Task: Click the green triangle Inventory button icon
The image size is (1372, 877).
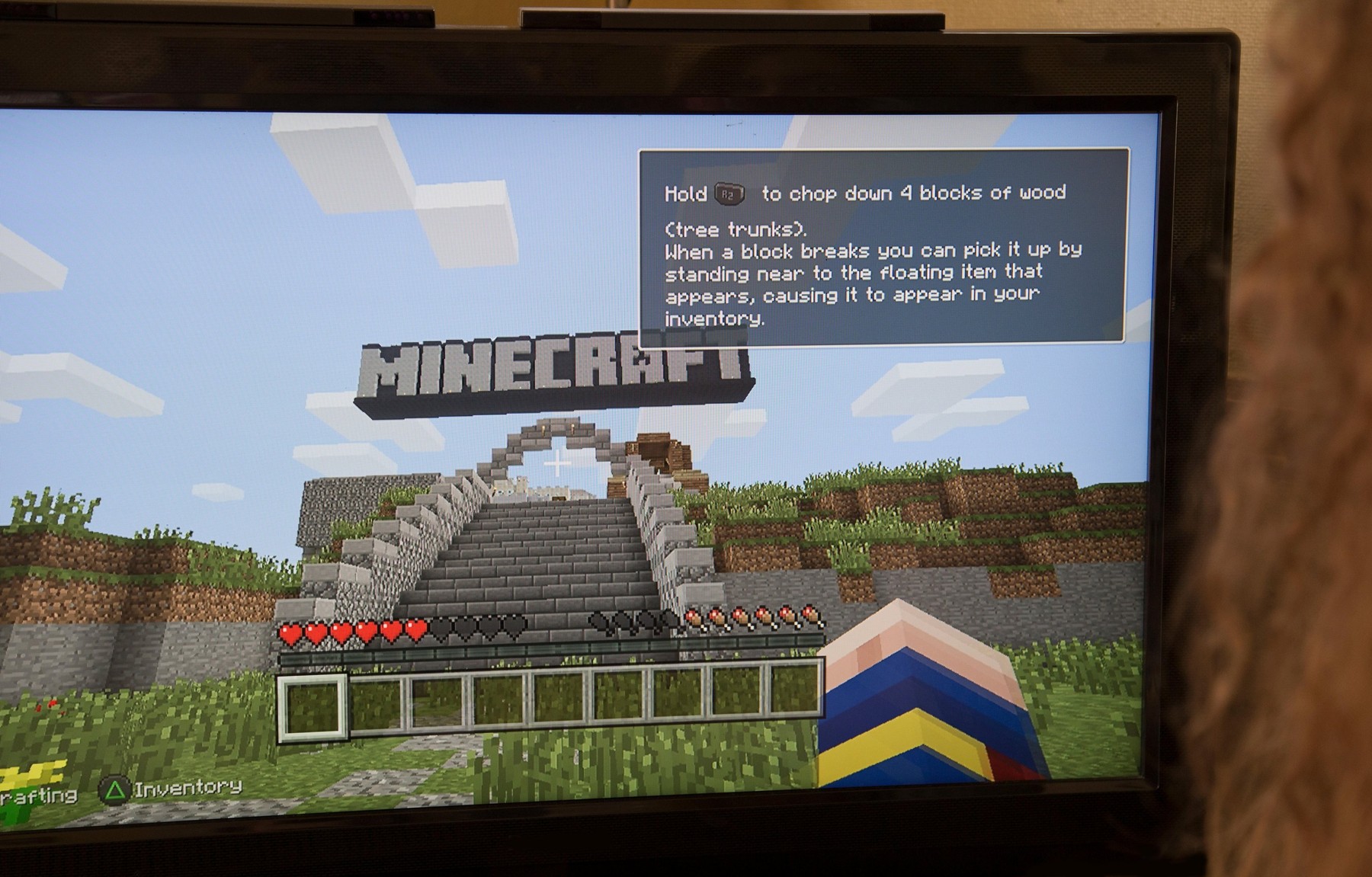Action: click(x=114, y=792)
